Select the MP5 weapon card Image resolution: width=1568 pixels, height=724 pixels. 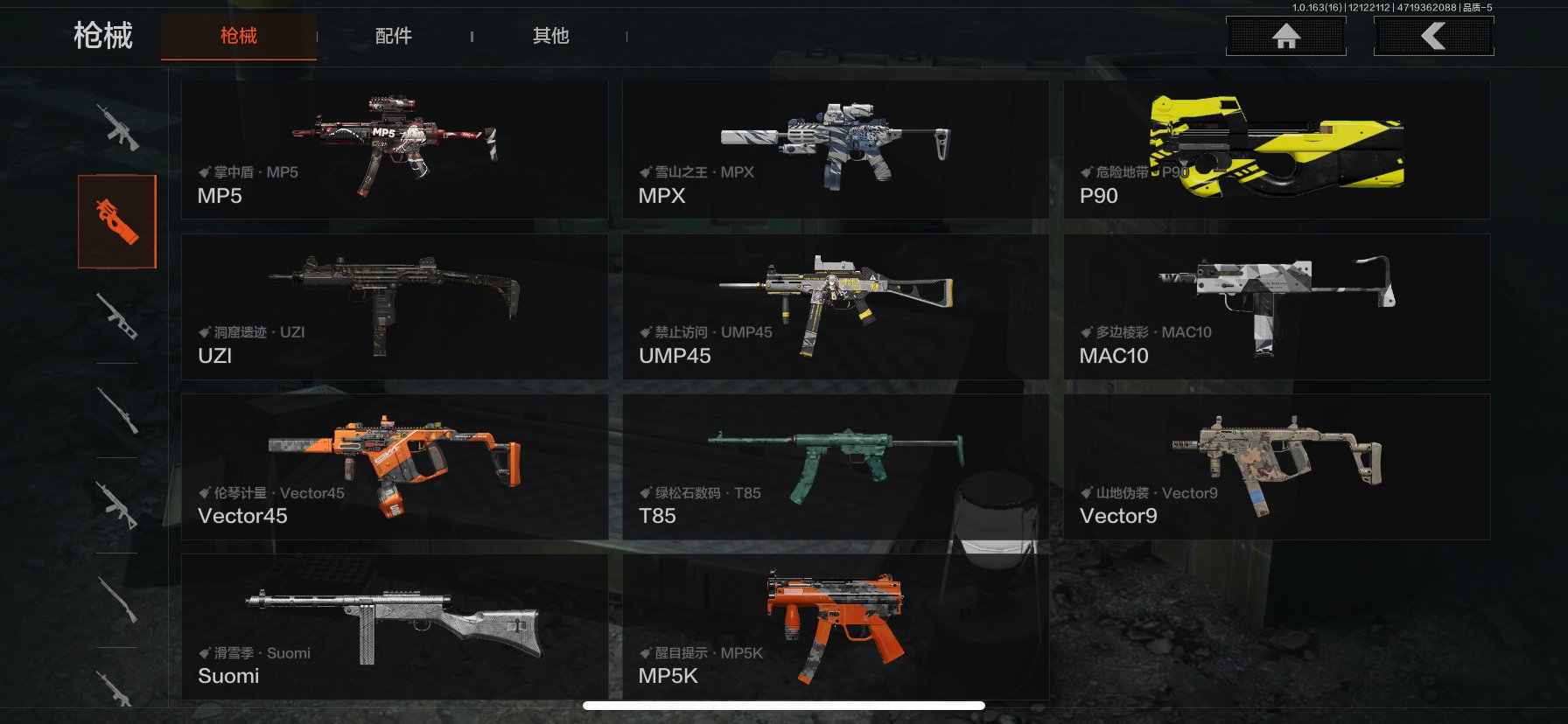tap(394, 150)
